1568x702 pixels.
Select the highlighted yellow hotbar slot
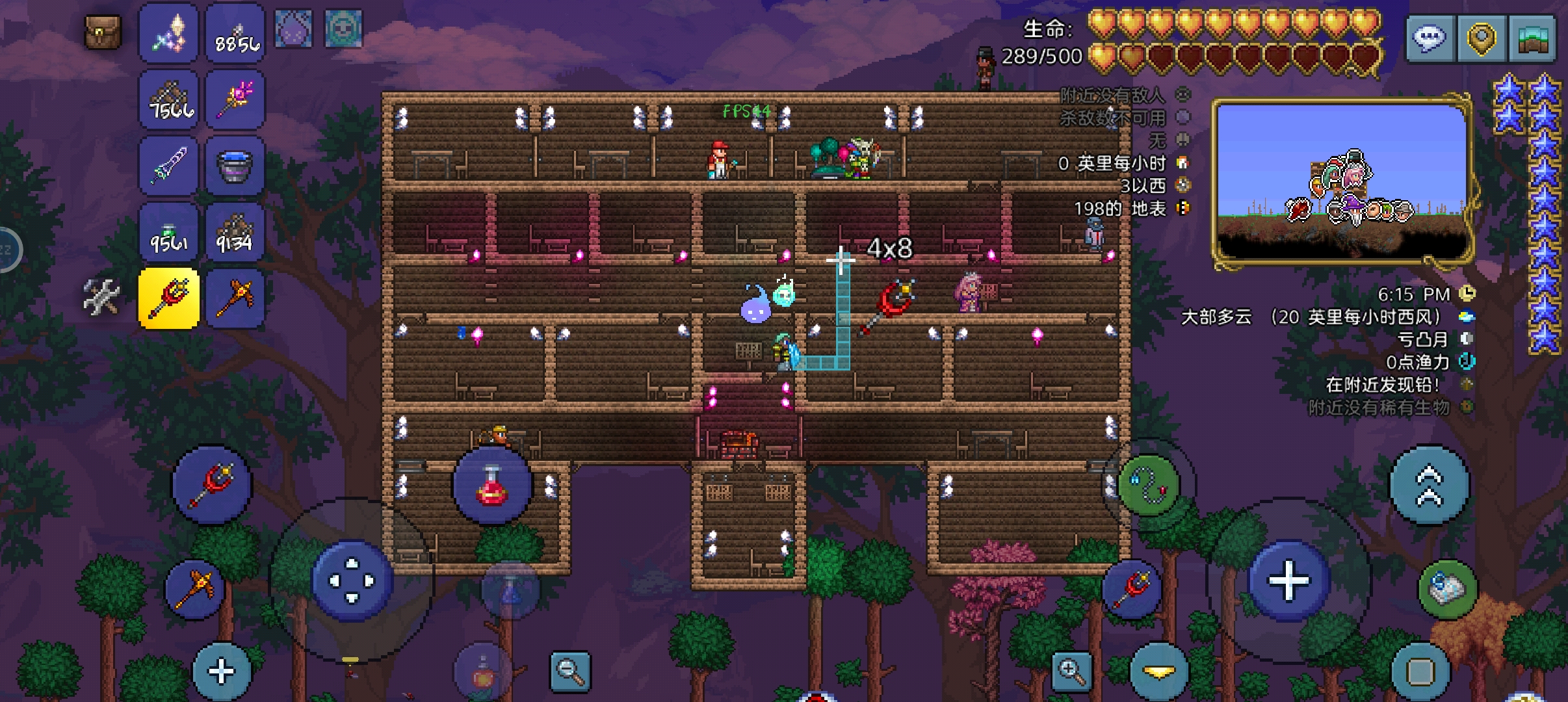tap(169, 298)
